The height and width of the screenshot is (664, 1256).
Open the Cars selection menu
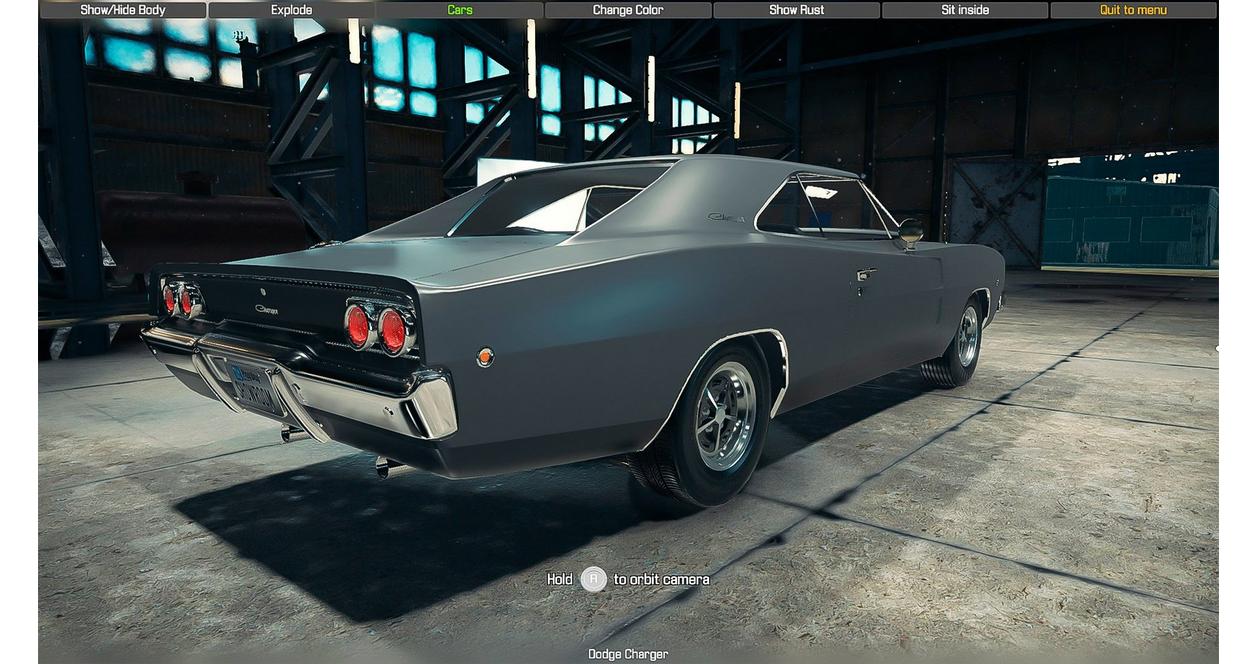click(460, 10)
